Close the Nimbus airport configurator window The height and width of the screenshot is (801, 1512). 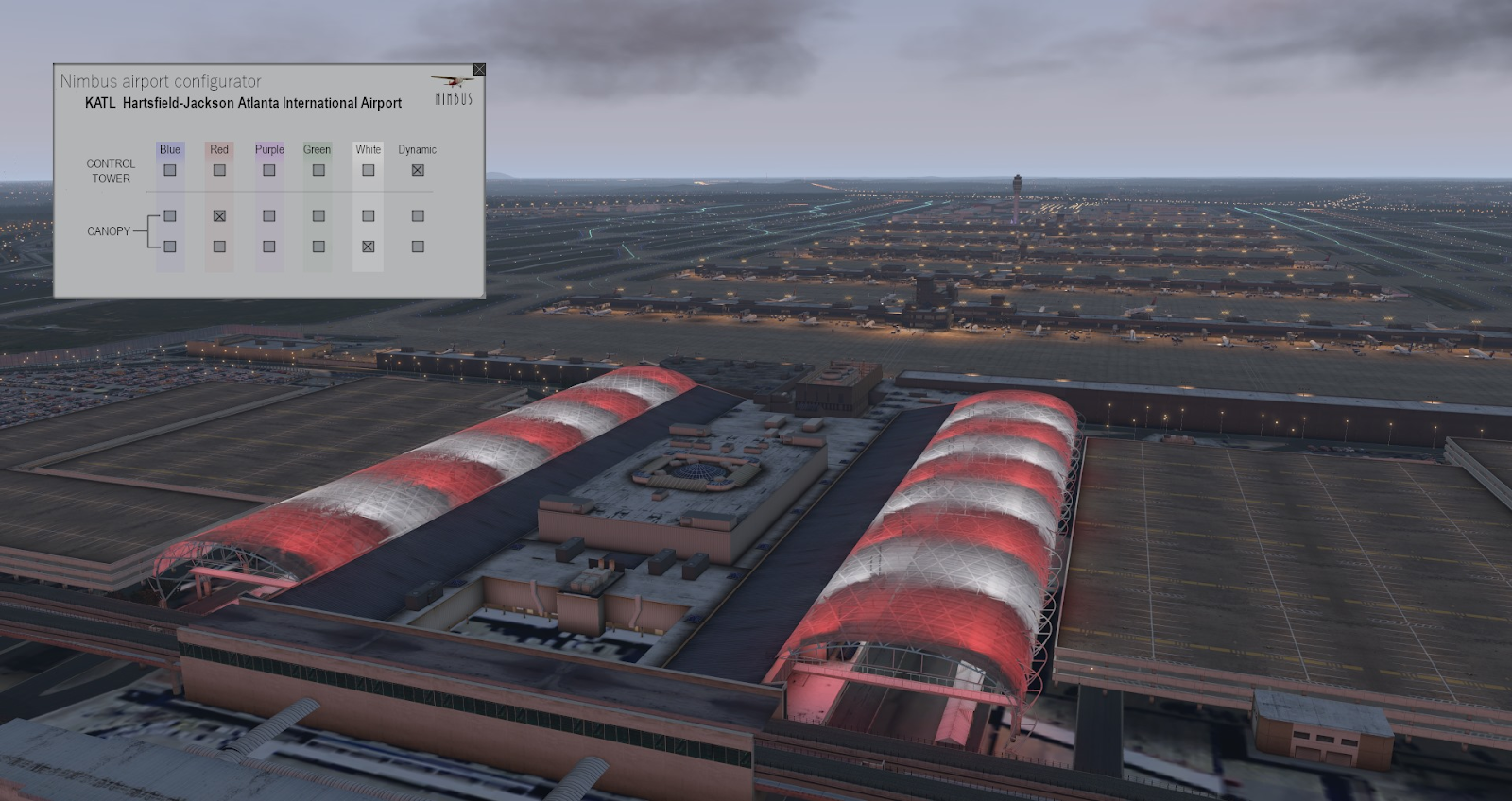(x=479, y=70)
